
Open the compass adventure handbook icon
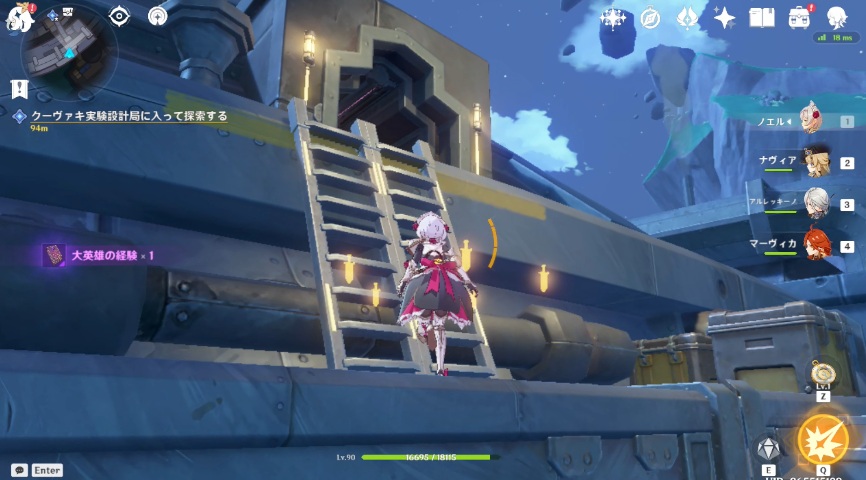[x=650, y=18]
